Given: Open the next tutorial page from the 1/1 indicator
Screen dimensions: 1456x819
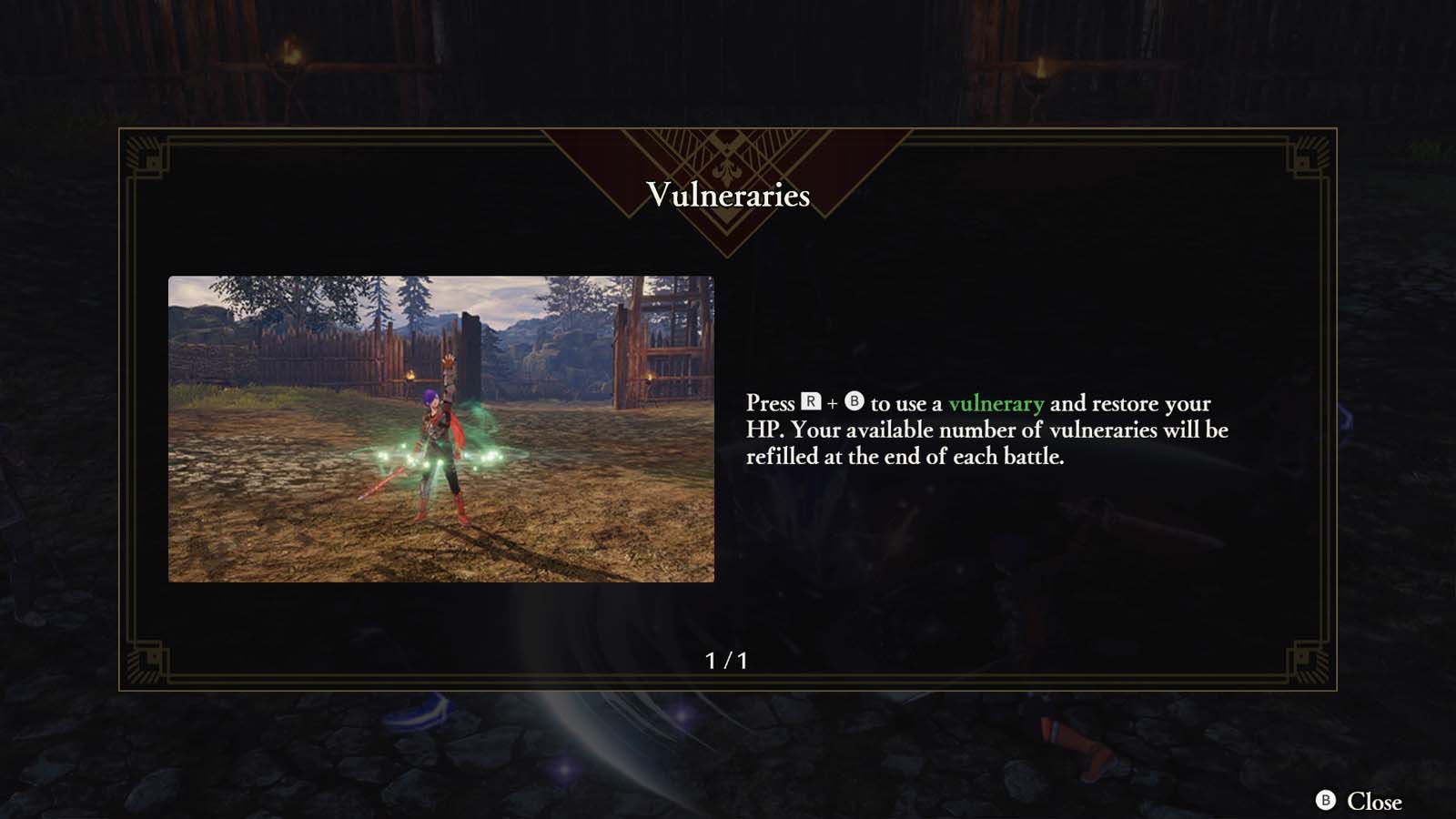Looking at the screenshot, I should coord(728,660).
